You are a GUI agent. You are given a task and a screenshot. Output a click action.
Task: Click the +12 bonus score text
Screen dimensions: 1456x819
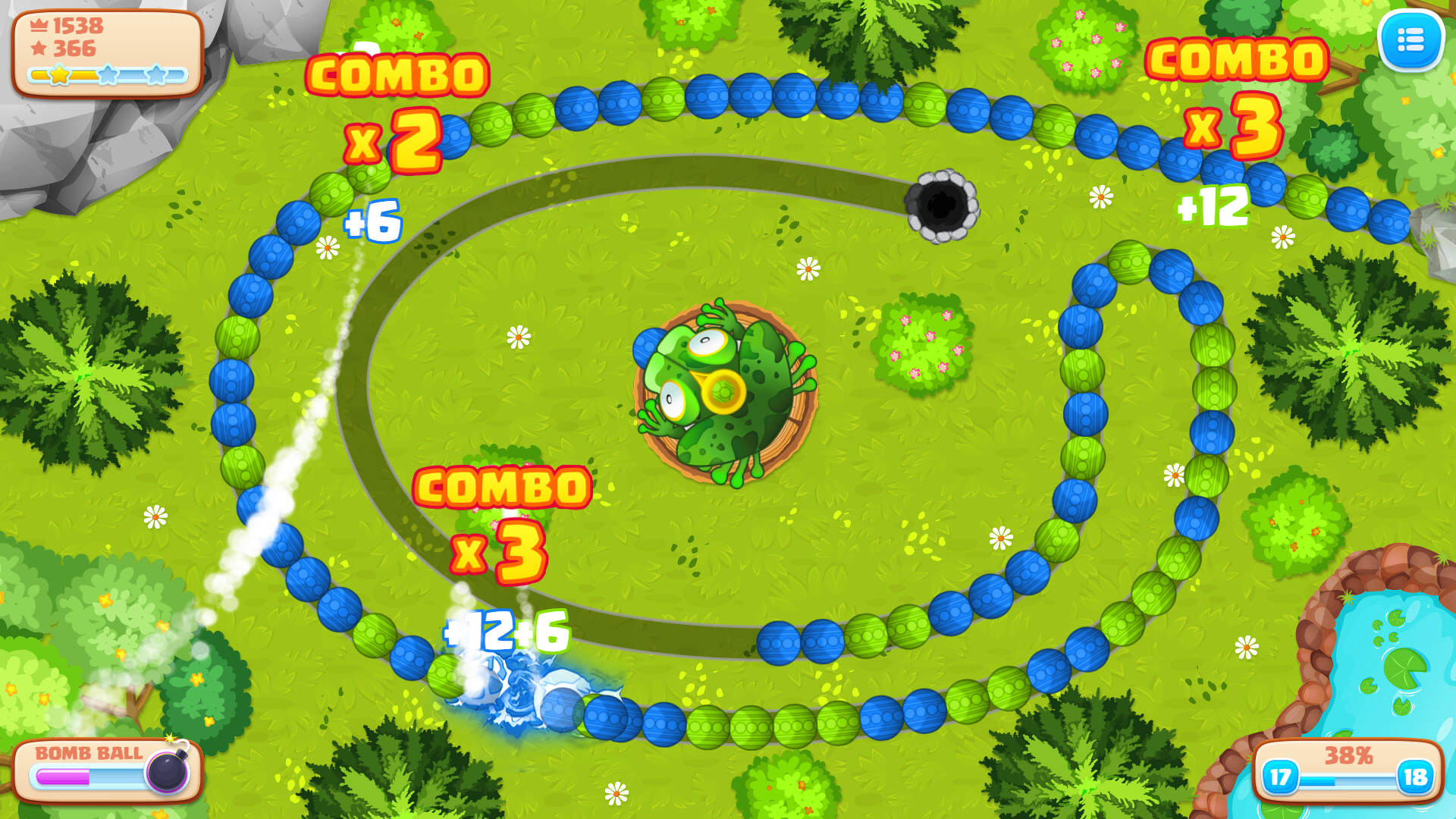[1213, 206]
